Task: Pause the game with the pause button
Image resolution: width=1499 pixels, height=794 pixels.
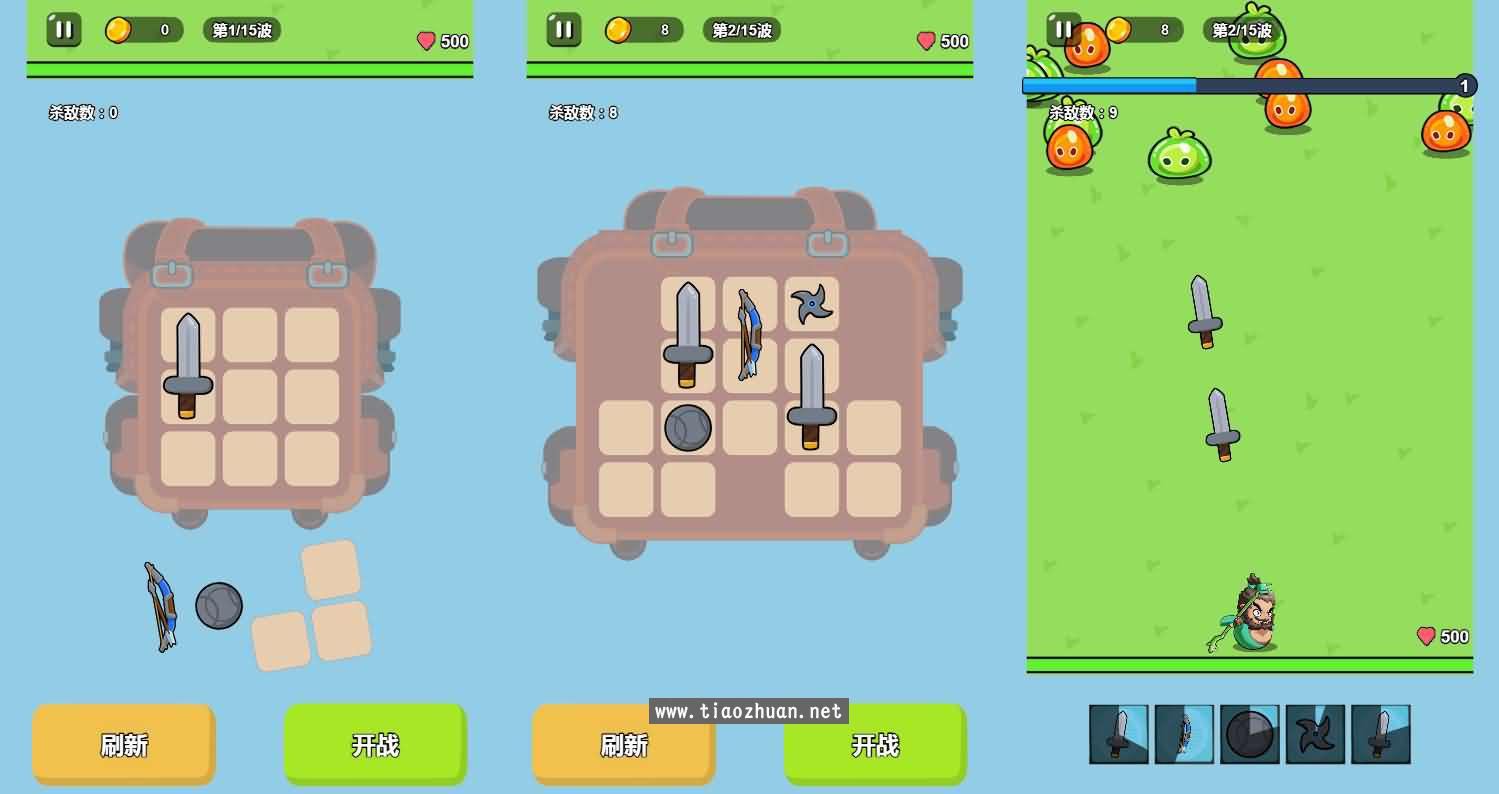Action: (63, 30)
